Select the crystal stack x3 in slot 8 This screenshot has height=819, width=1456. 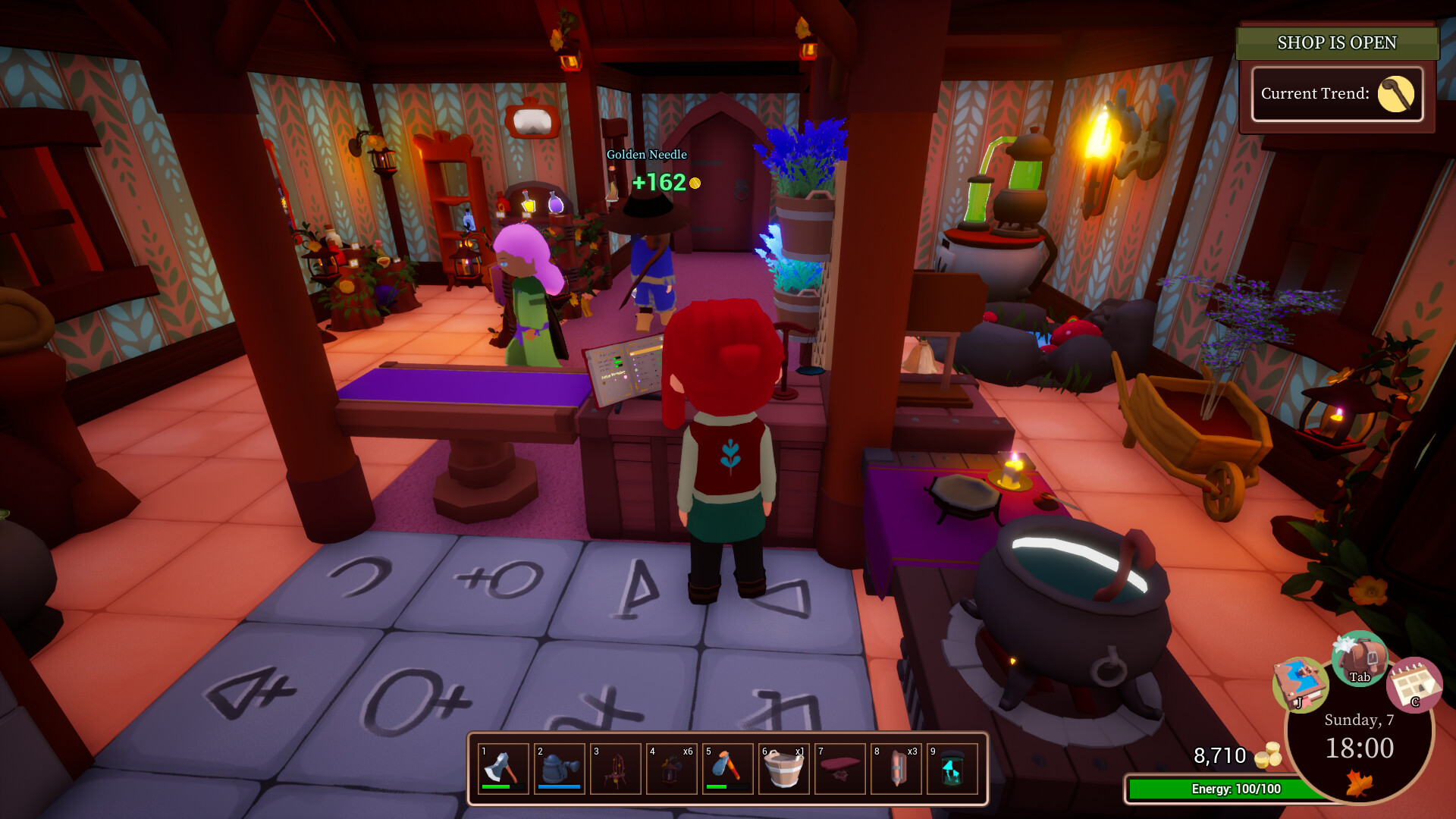(896, 768)
